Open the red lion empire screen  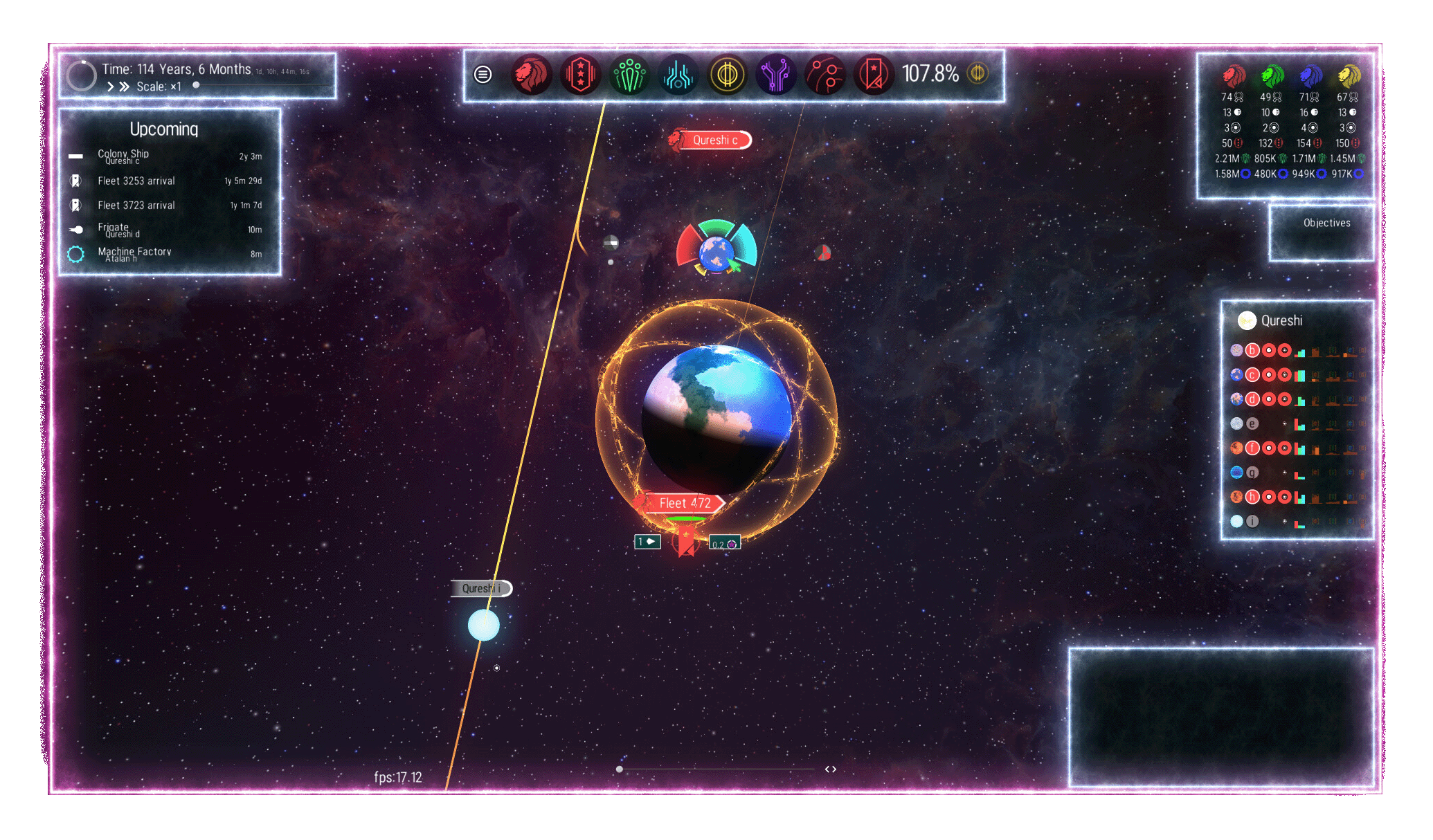tap(531, 74)
